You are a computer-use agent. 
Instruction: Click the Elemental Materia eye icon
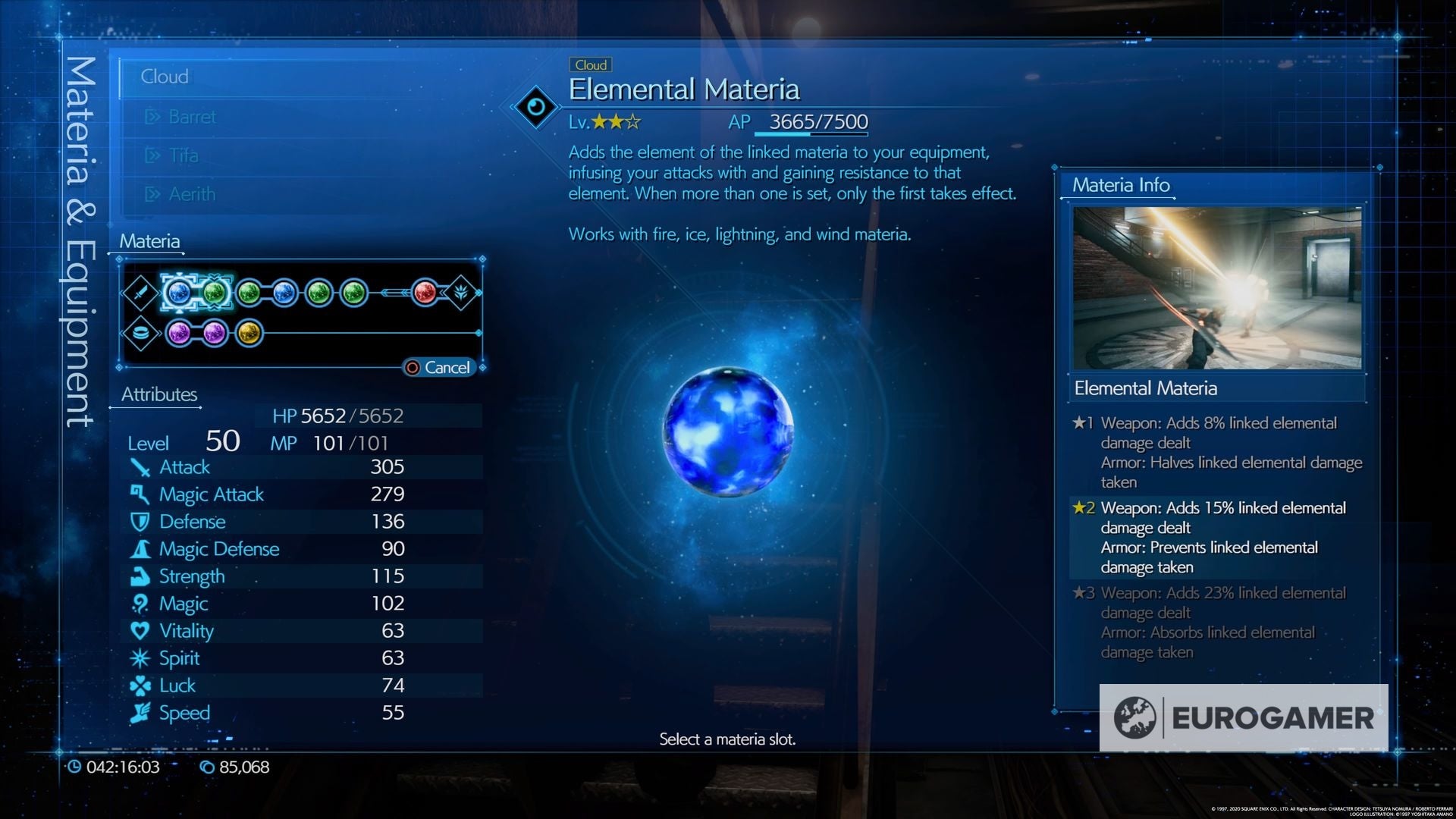point(537,106)
